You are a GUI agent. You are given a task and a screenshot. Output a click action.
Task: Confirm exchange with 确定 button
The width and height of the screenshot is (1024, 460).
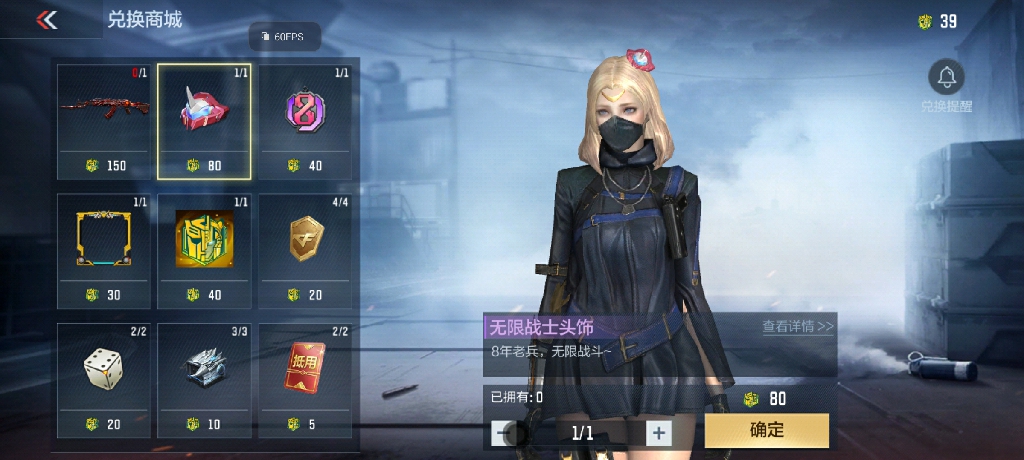tap(766, 431)
